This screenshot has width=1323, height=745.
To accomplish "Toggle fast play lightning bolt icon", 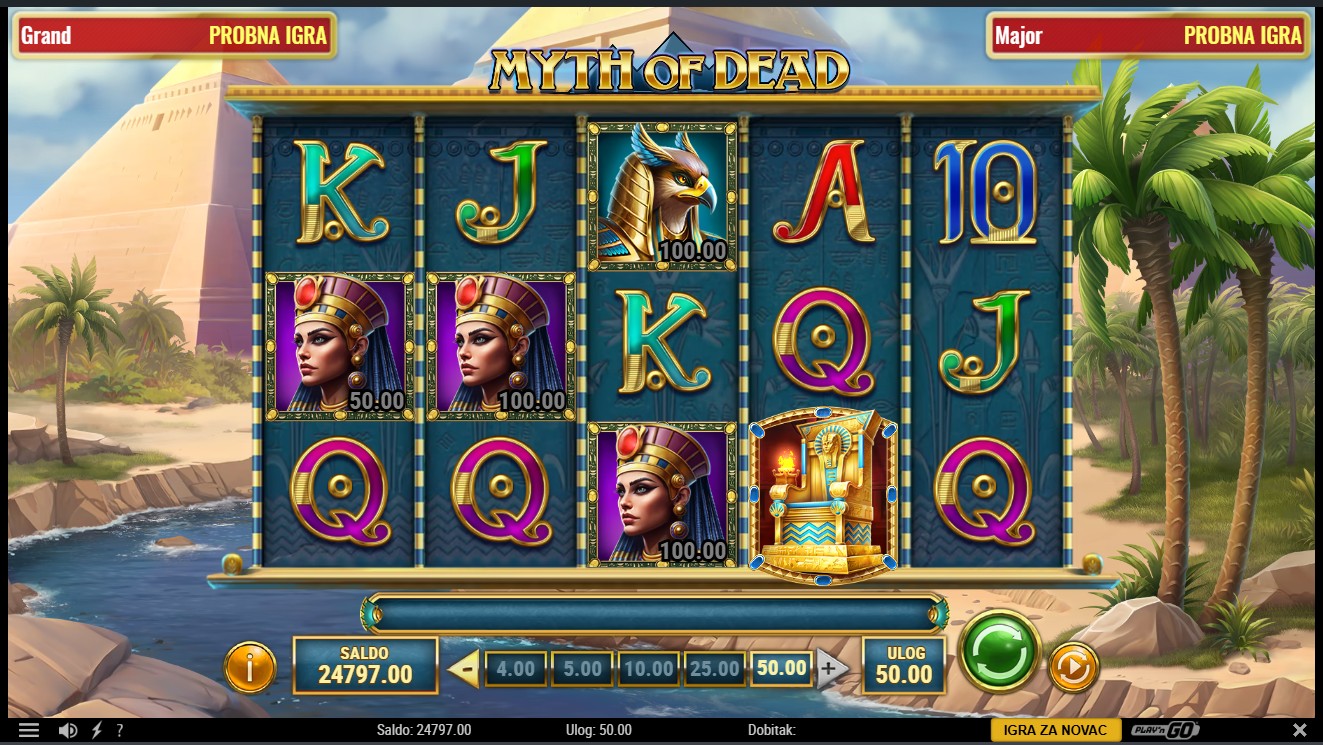I will (96, 730).
